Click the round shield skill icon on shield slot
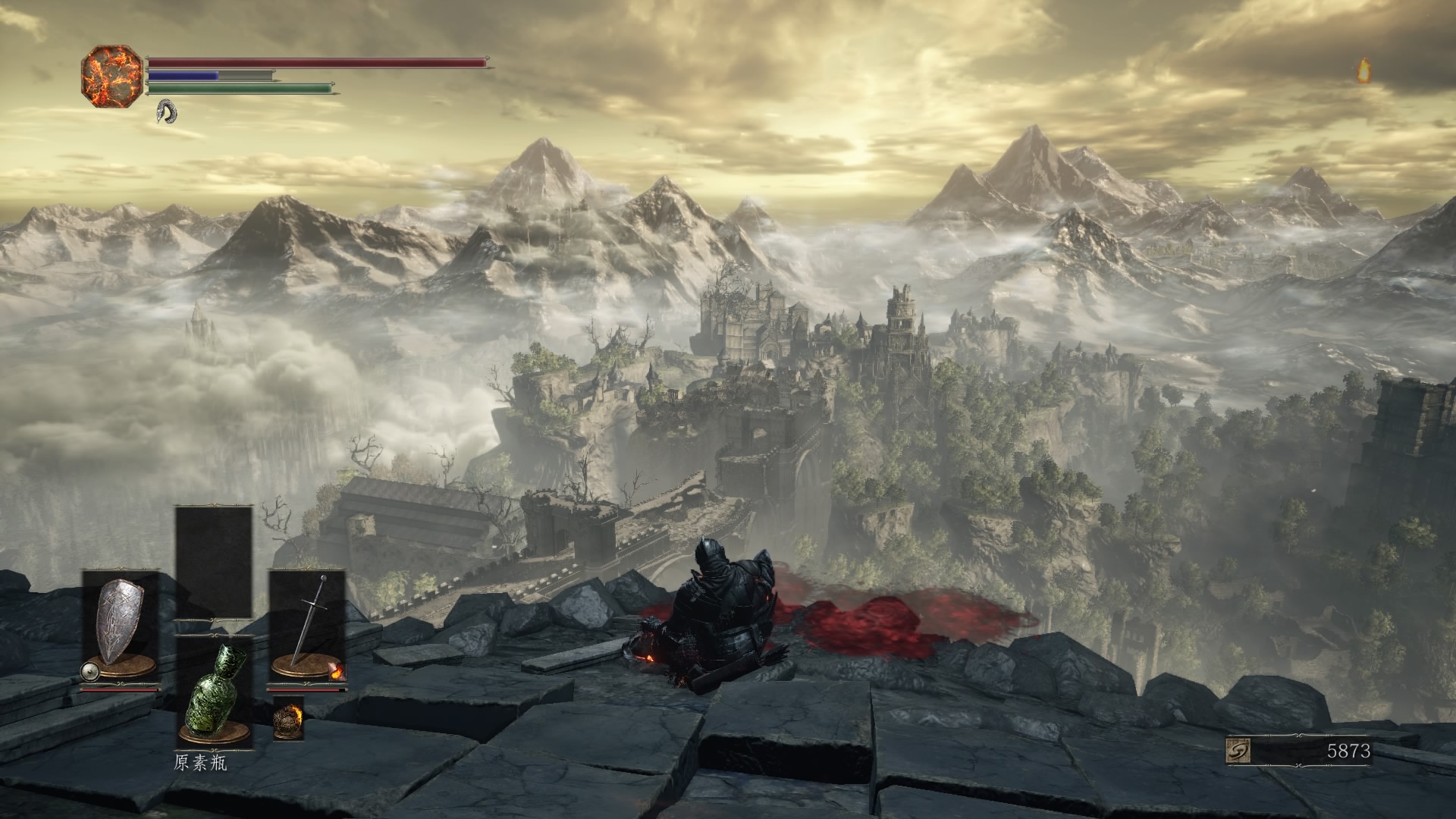This screenshot has height=819, width=1456. coord(90,670)
